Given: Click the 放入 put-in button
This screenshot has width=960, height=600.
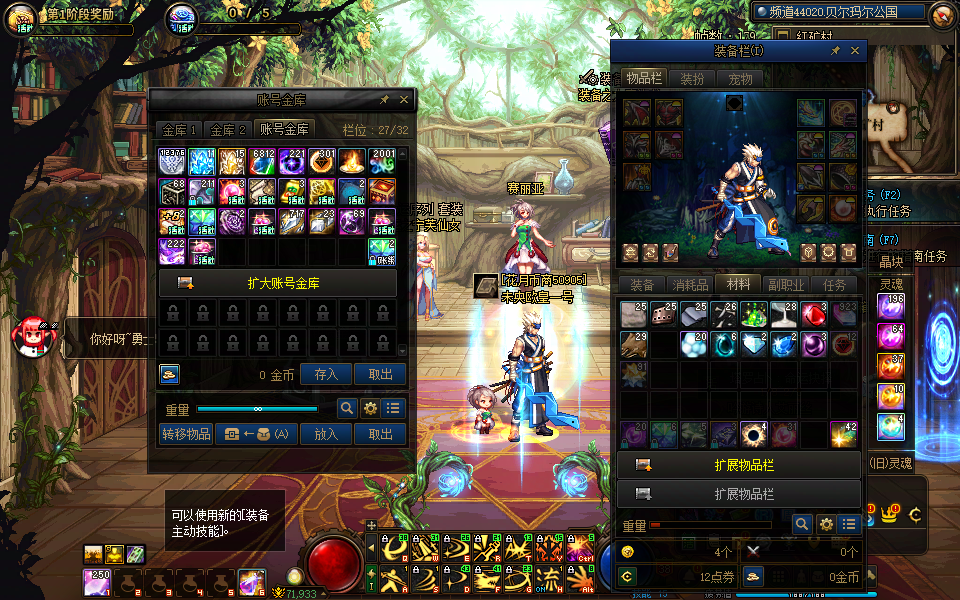Looking at the screenshot, I should (x=326, y=434).
